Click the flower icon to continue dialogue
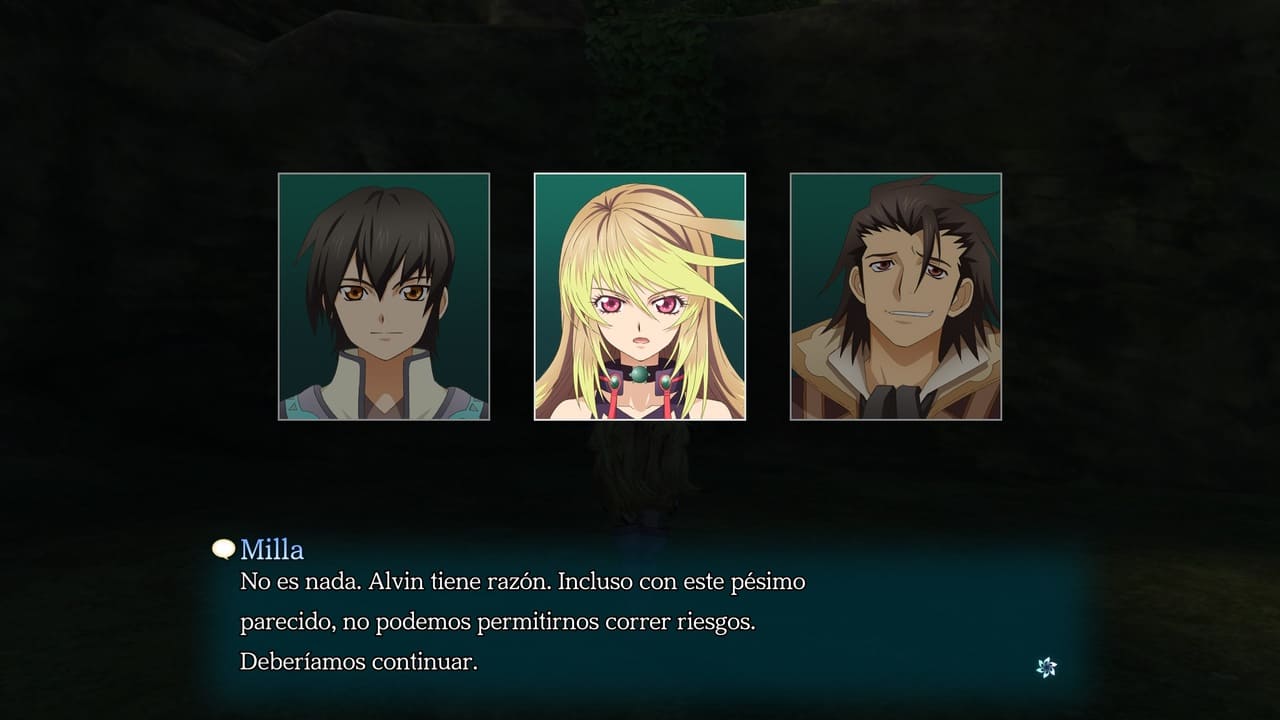The height and width of the screenshot is (720, 1280). tap(1046, 667)
